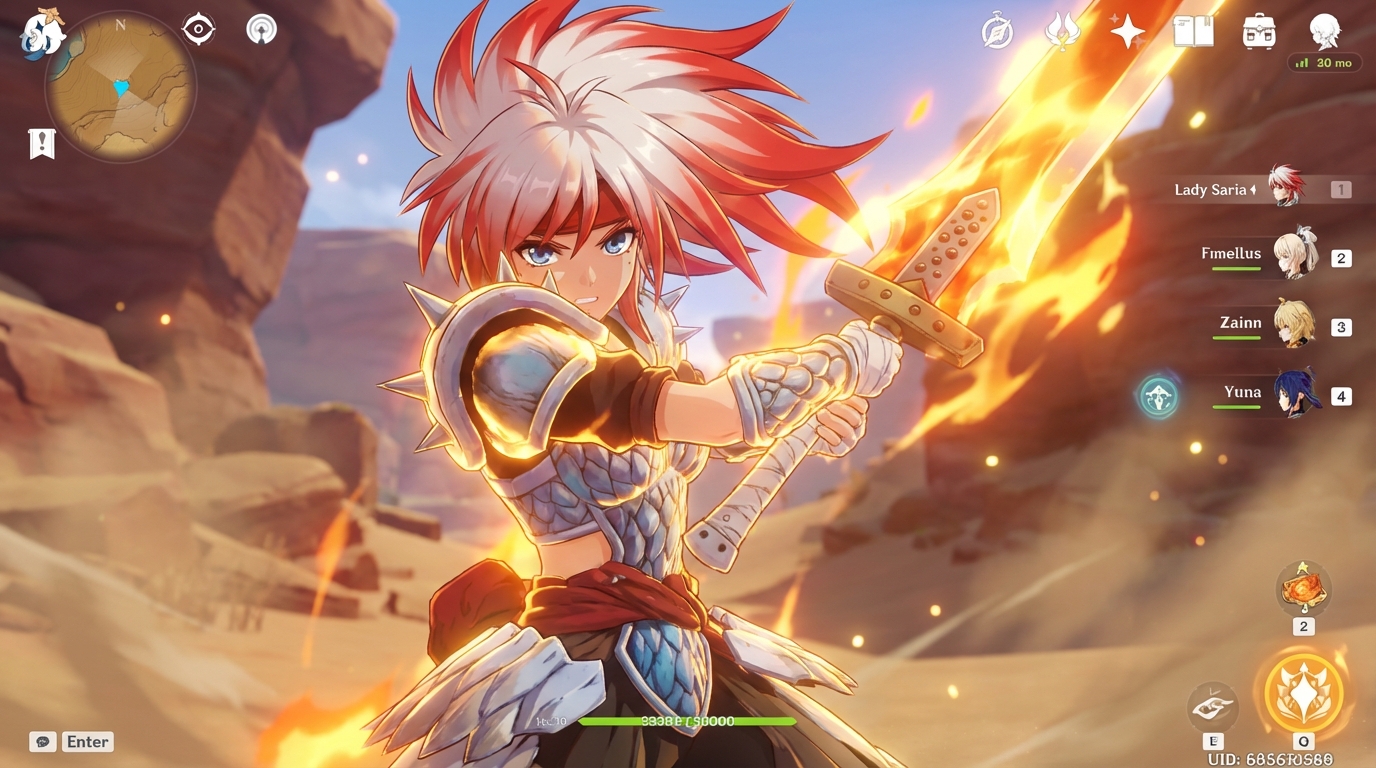The width and height of the screenshot is (1376, 768).
Task: Open the Battle Pass wings icon
Action: click(1062, 31)
